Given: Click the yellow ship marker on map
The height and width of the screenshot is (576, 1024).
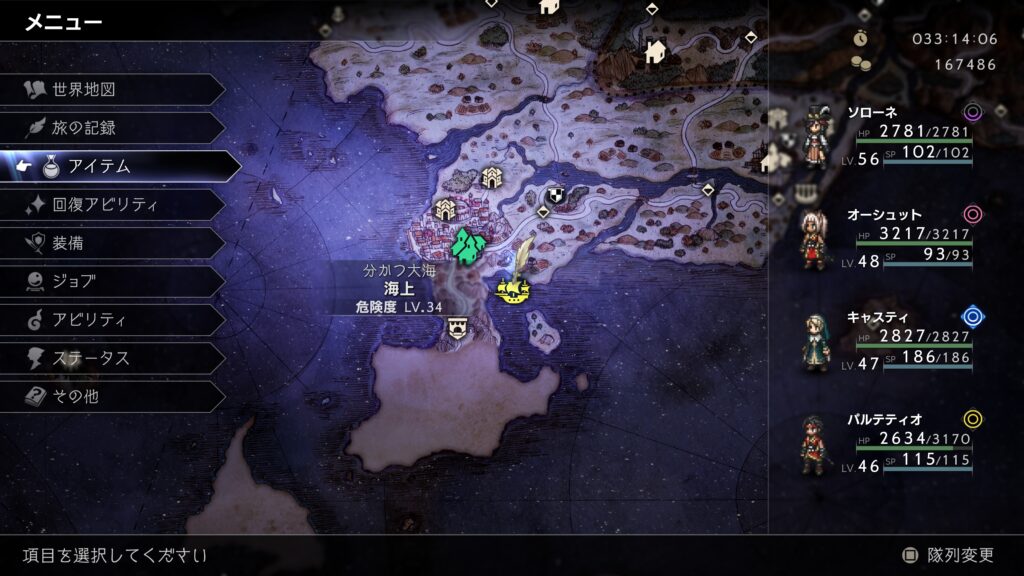Looking at the screenshot, I should click(513, 291).
